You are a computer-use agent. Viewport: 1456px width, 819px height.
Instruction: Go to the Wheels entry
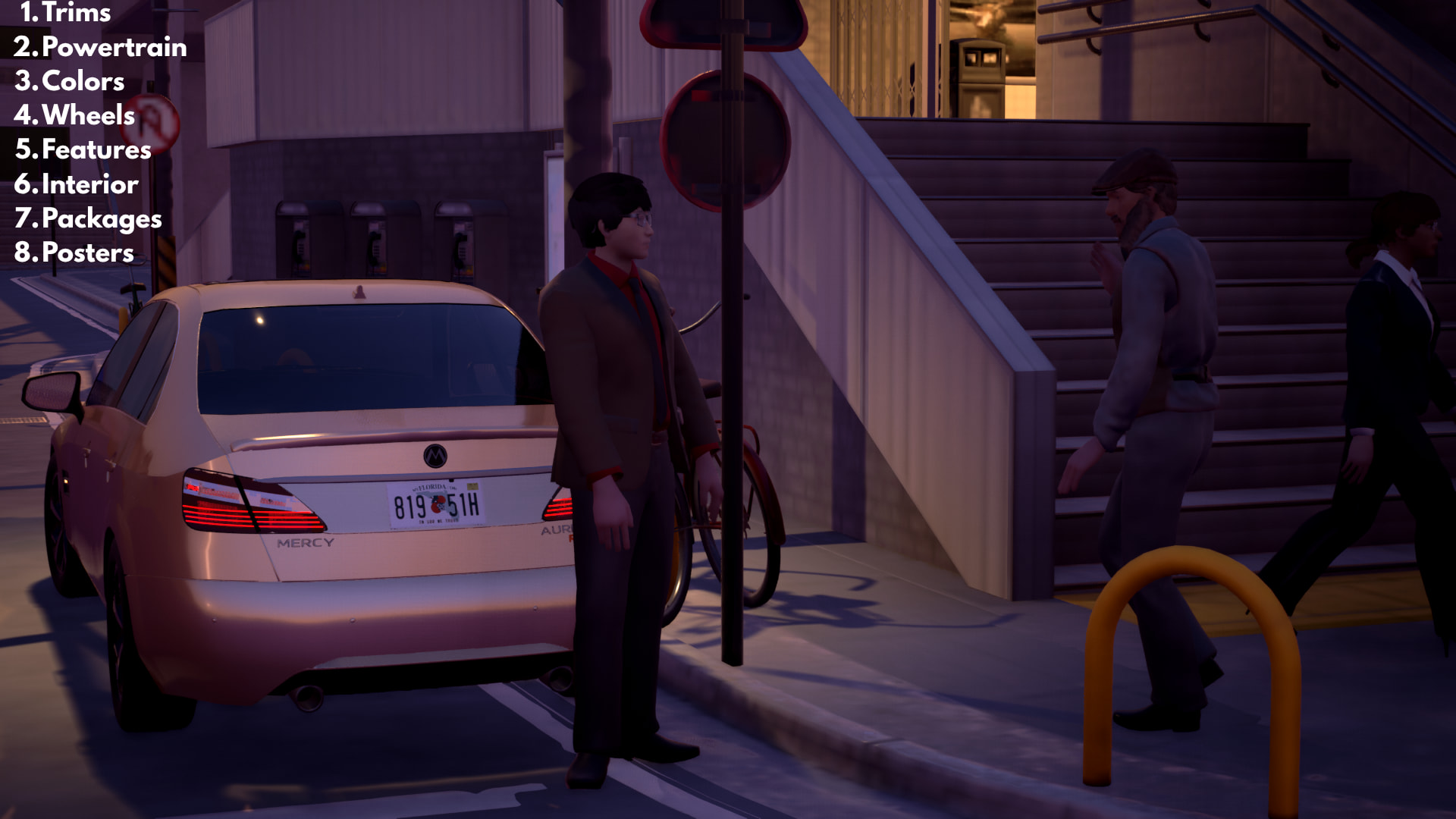pyautogui.click(x=74, y=115)
